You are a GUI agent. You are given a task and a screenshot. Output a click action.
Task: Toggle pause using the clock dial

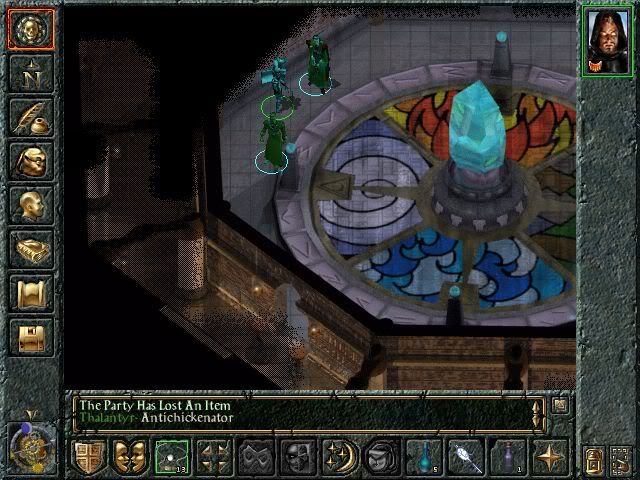click(30, 443)
